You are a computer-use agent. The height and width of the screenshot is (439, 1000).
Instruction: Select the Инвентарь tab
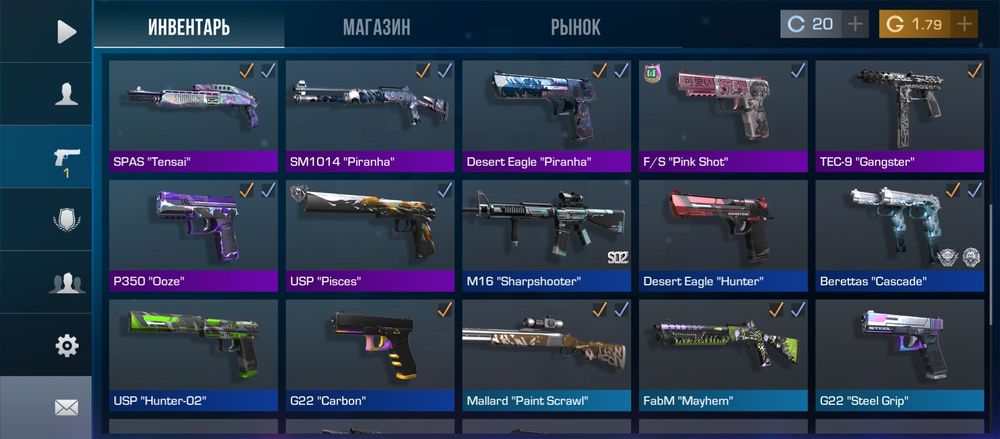point(189,26)
